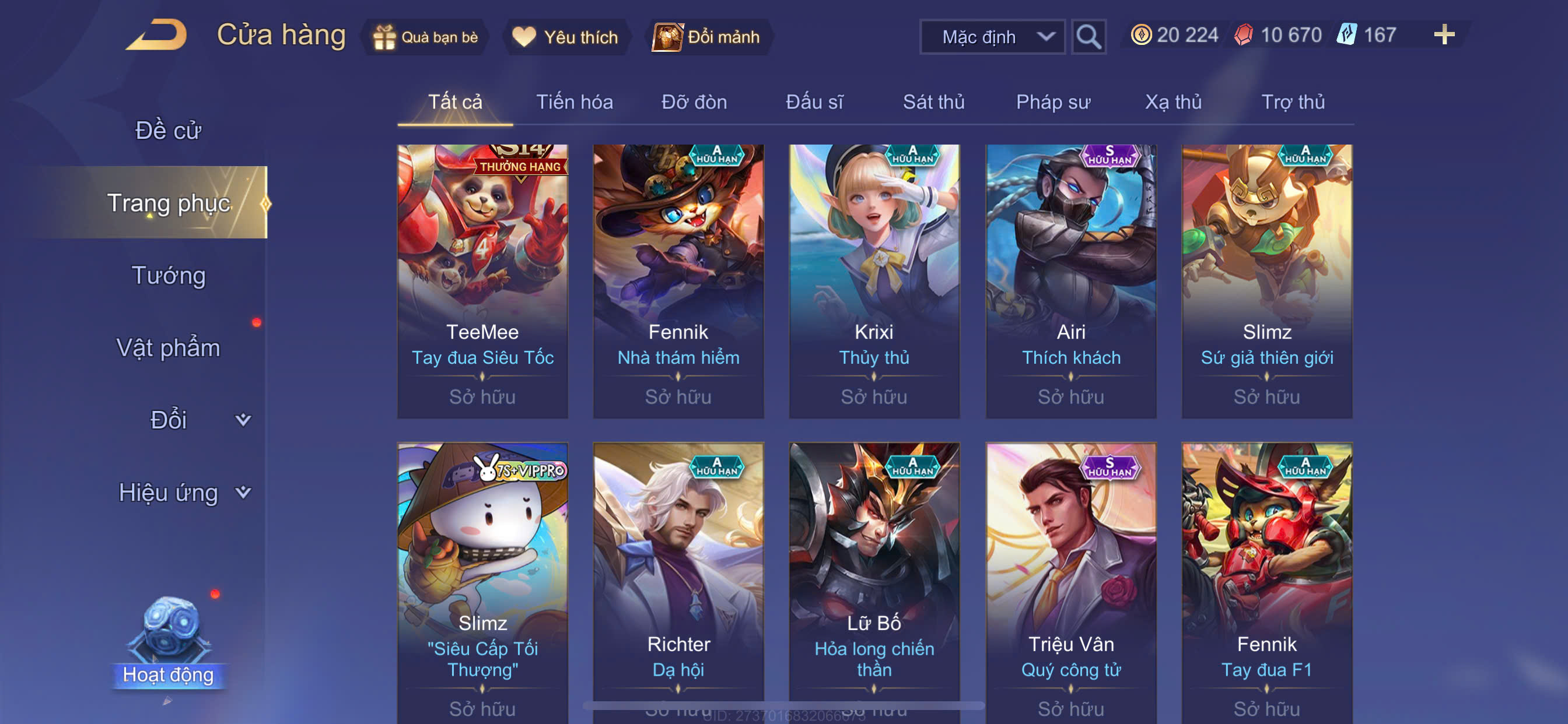Open the Tướng shop section
Viewport: 1568px width, 724px height.
(169, 275)
